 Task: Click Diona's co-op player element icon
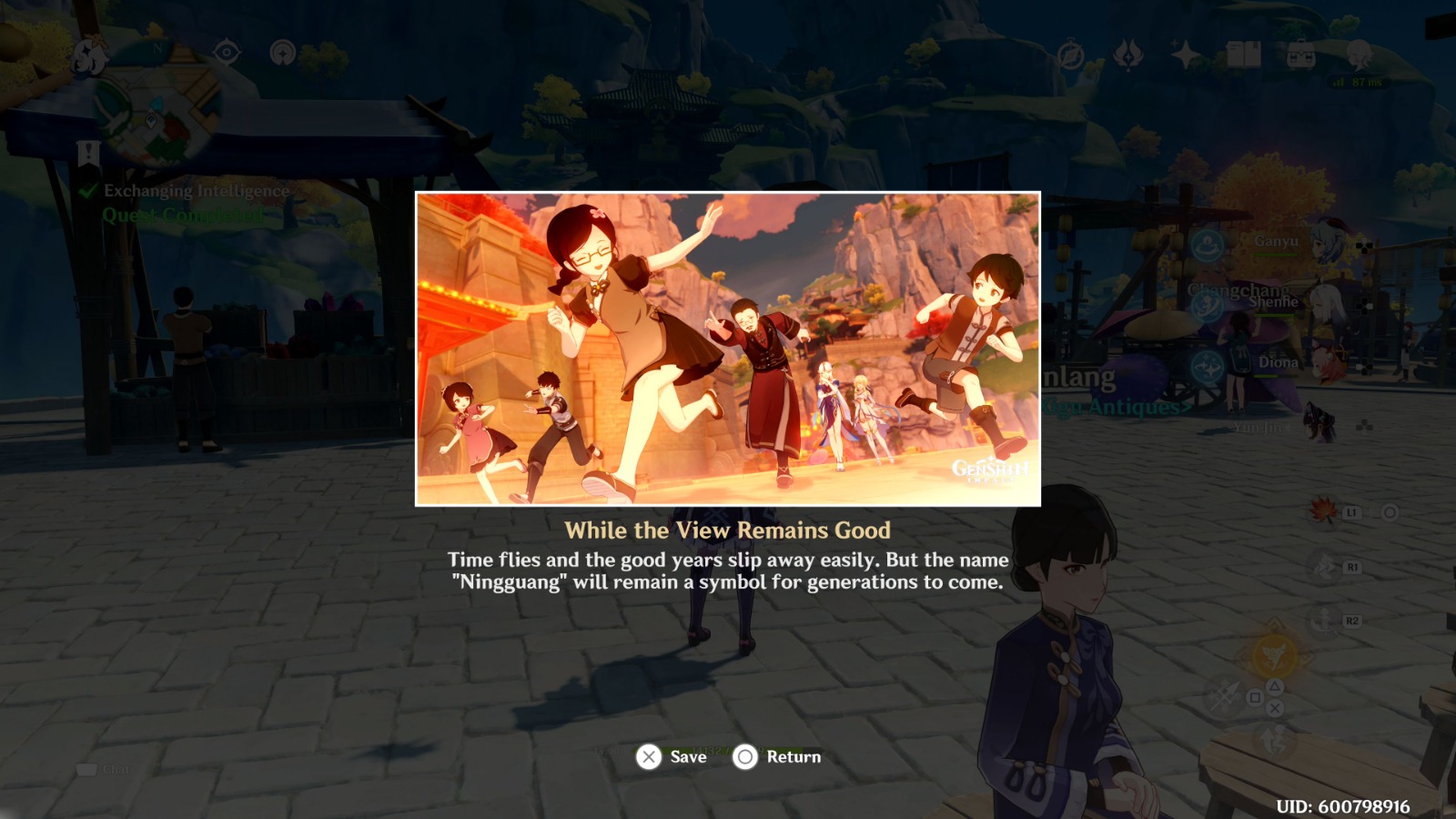tap(1206, 365)
